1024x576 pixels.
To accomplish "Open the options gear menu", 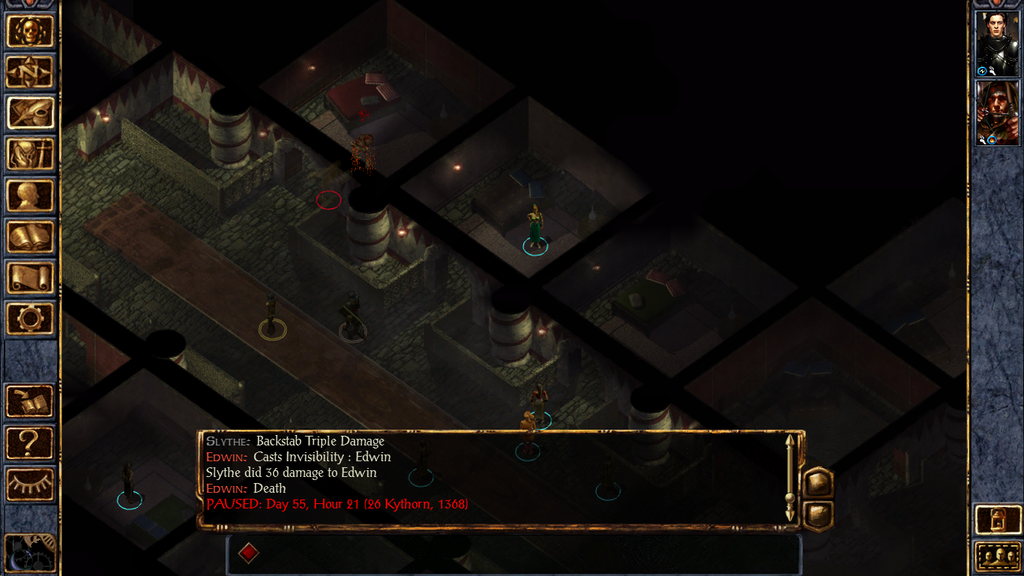I will tap(30, 319).
